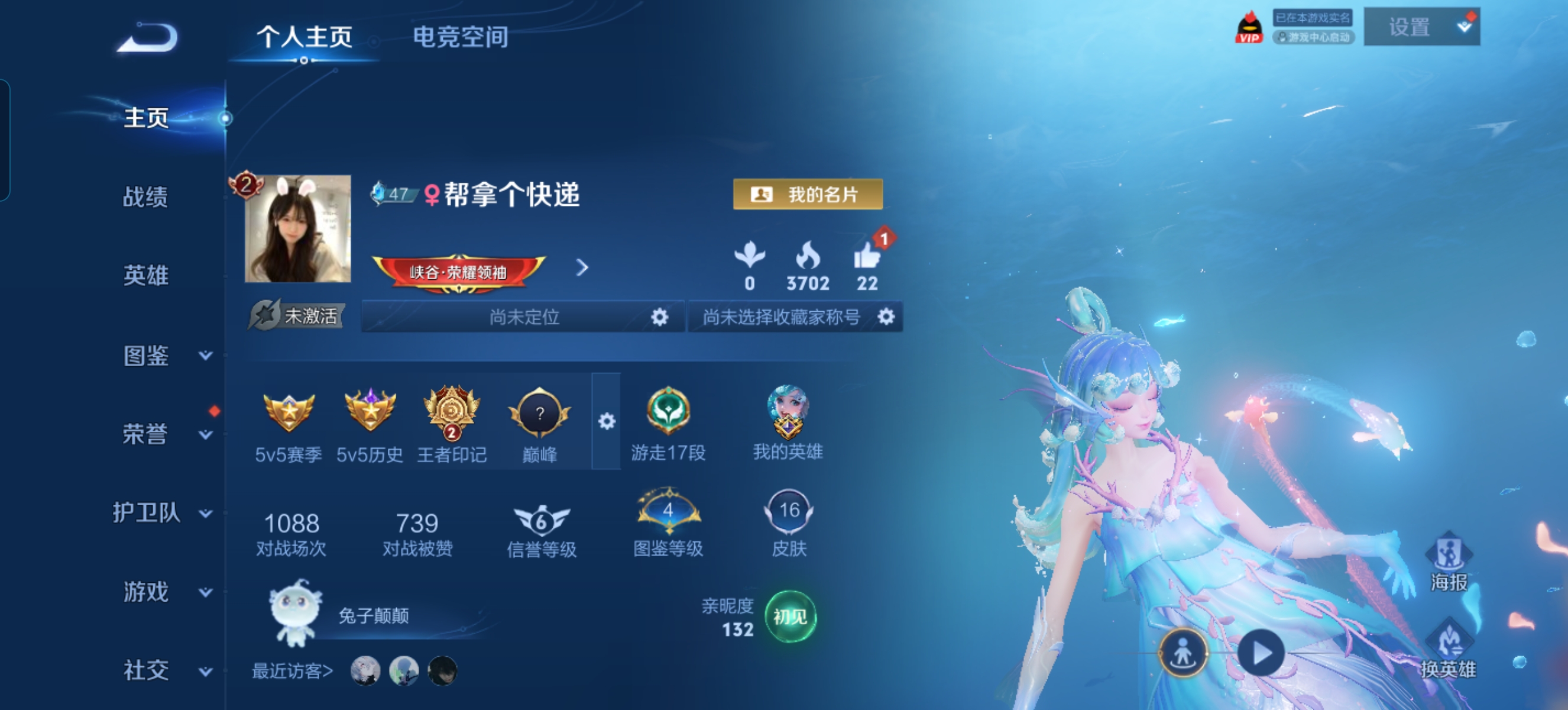Open the 我的名片 card button

tap(807, 194)
